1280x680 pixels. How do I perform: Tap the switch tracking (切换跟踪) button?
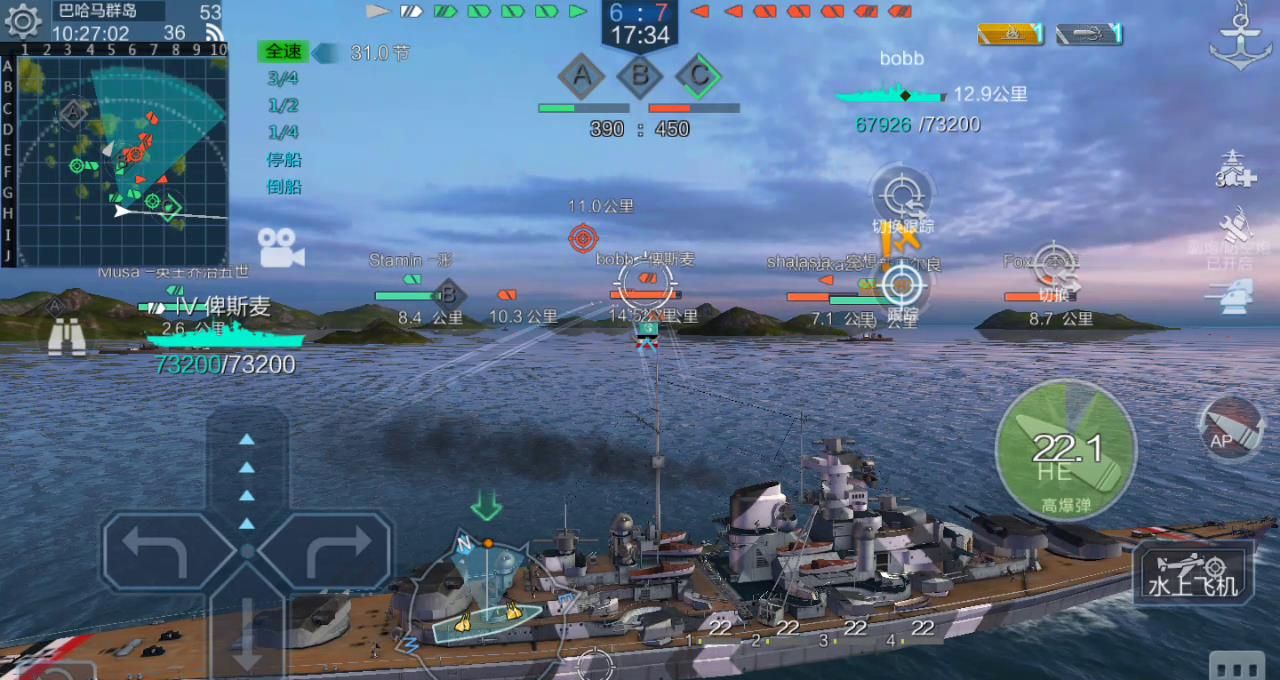pyautogui.click(x=903, y=200)
